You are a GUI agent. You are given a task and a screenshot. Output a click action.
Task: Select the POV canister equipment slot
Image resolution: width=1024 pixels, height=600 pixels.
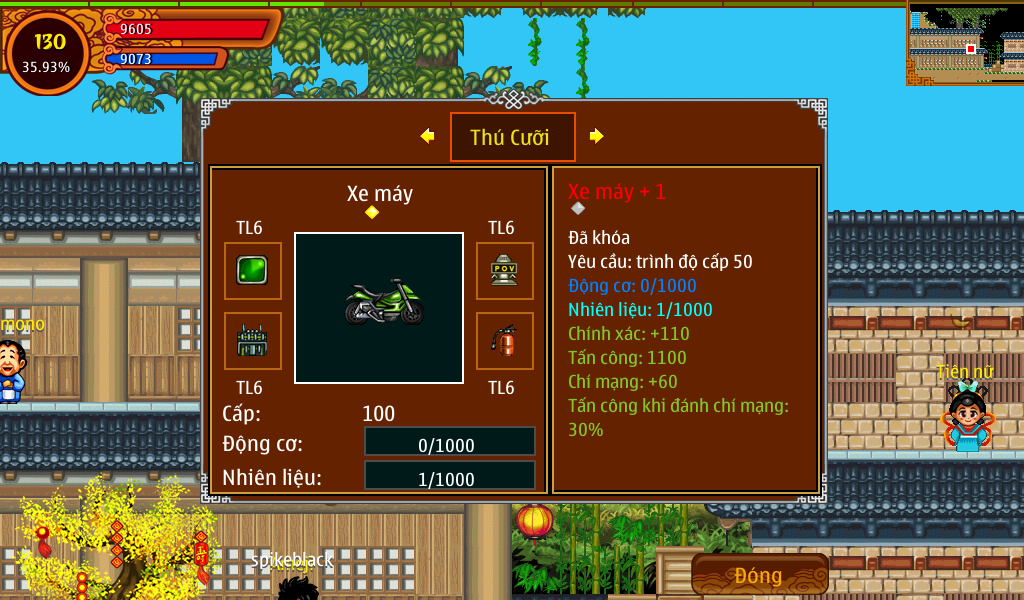(x=504, y=271)
